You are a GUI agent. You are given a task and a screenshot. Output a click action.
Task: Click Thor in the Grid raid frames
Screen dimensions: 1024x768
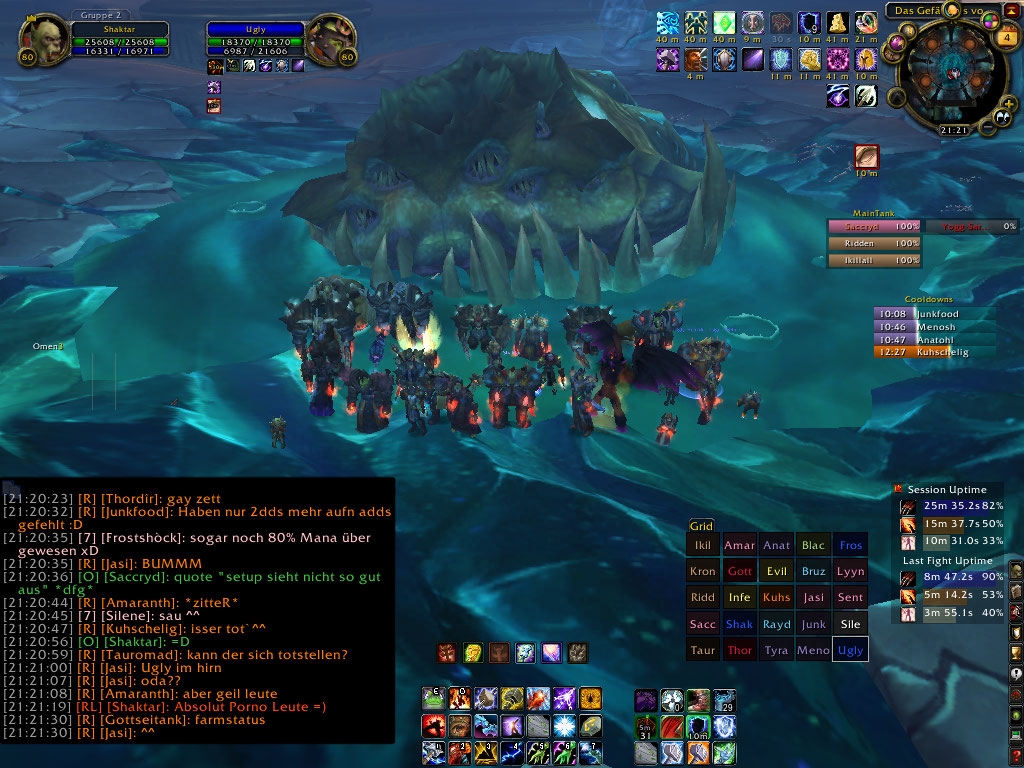[x=740, y=650]
